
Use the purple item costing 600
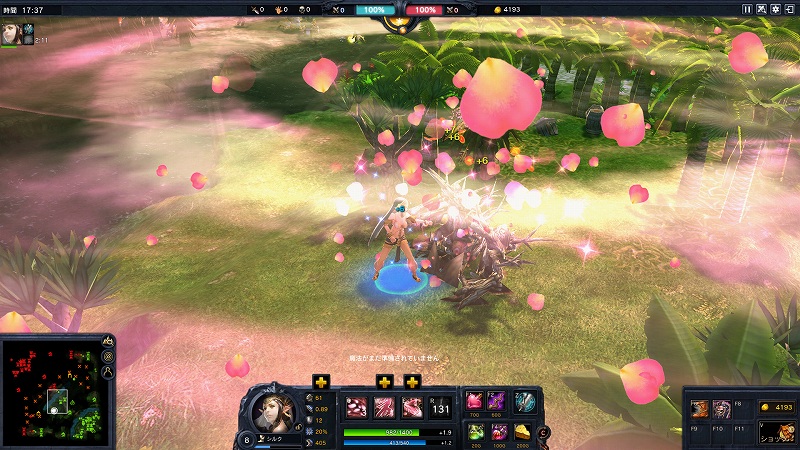497,401
